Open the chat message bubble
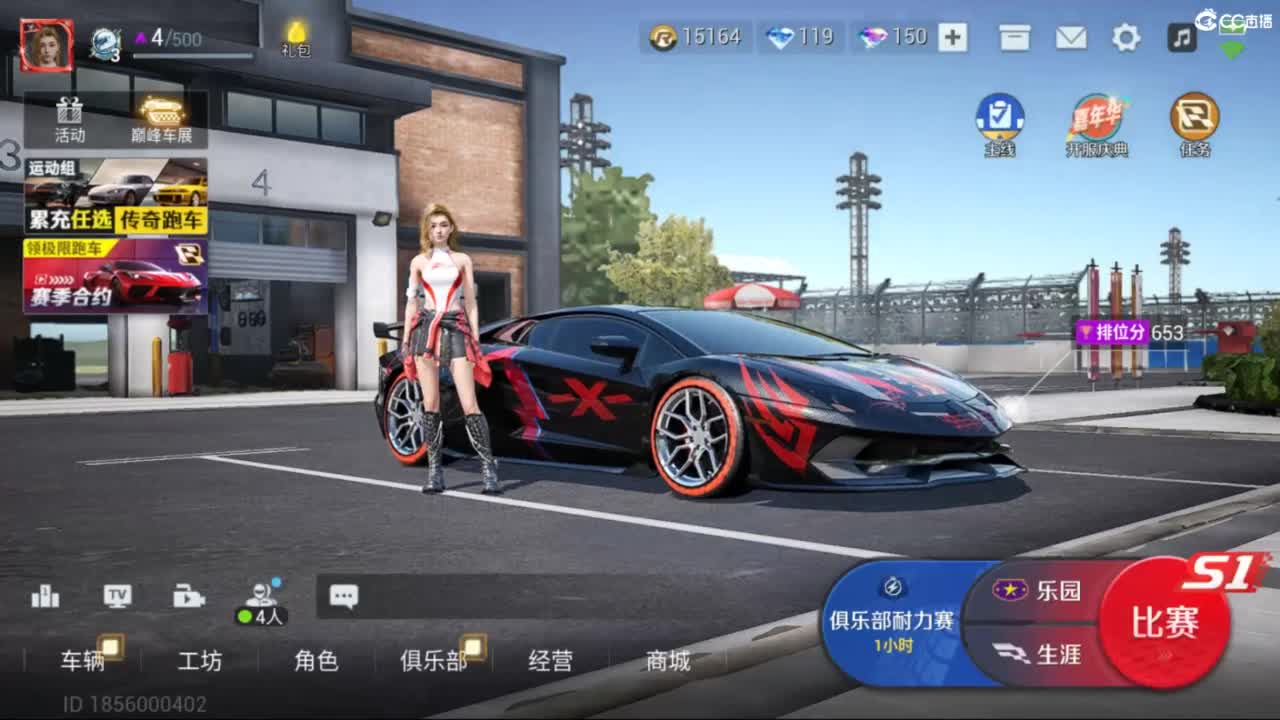The image size is (1280, 720). (x=343, y=595)
